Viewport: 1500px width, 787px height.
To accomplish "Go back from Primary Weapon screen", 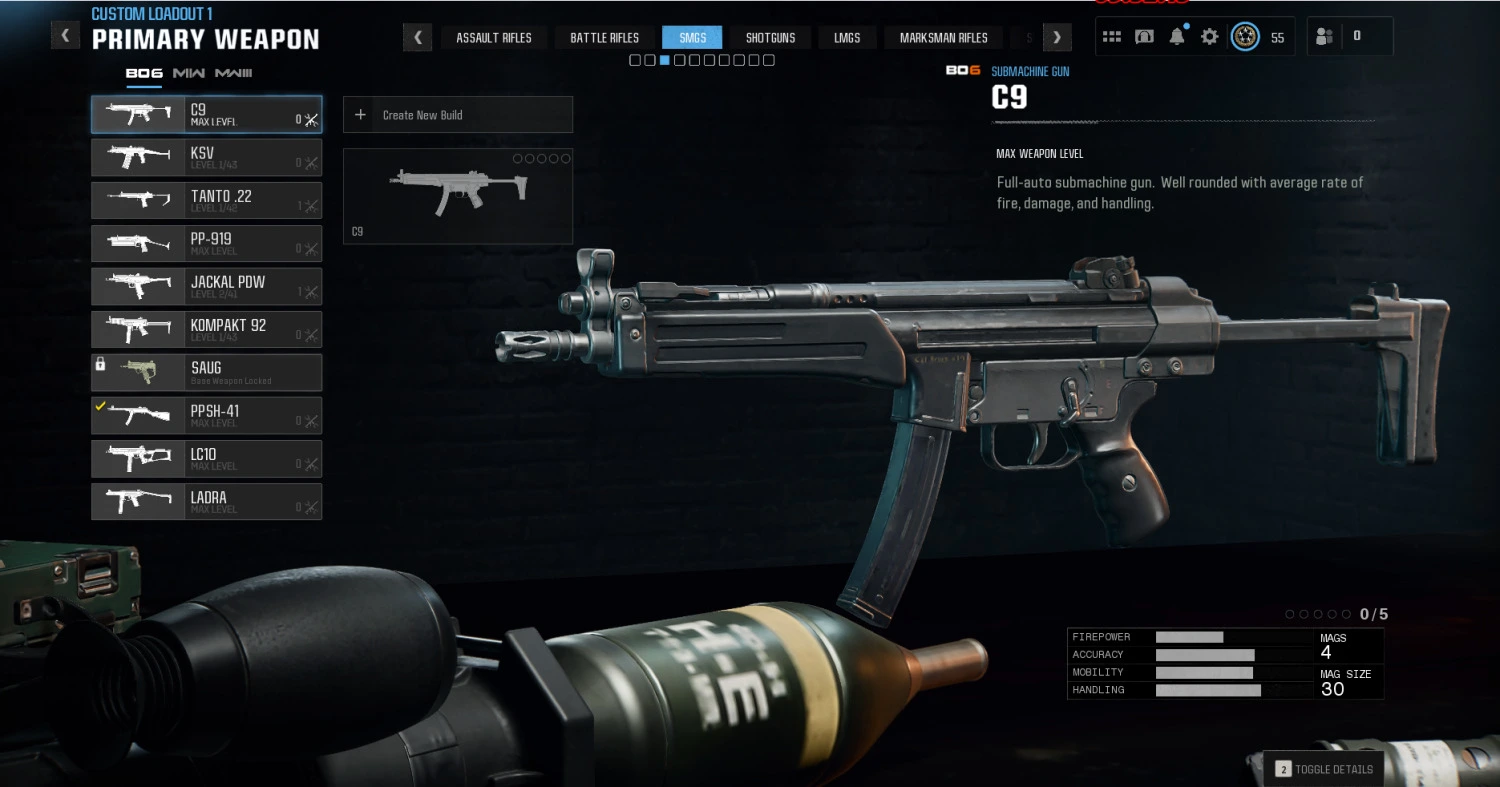I will 65,36.
